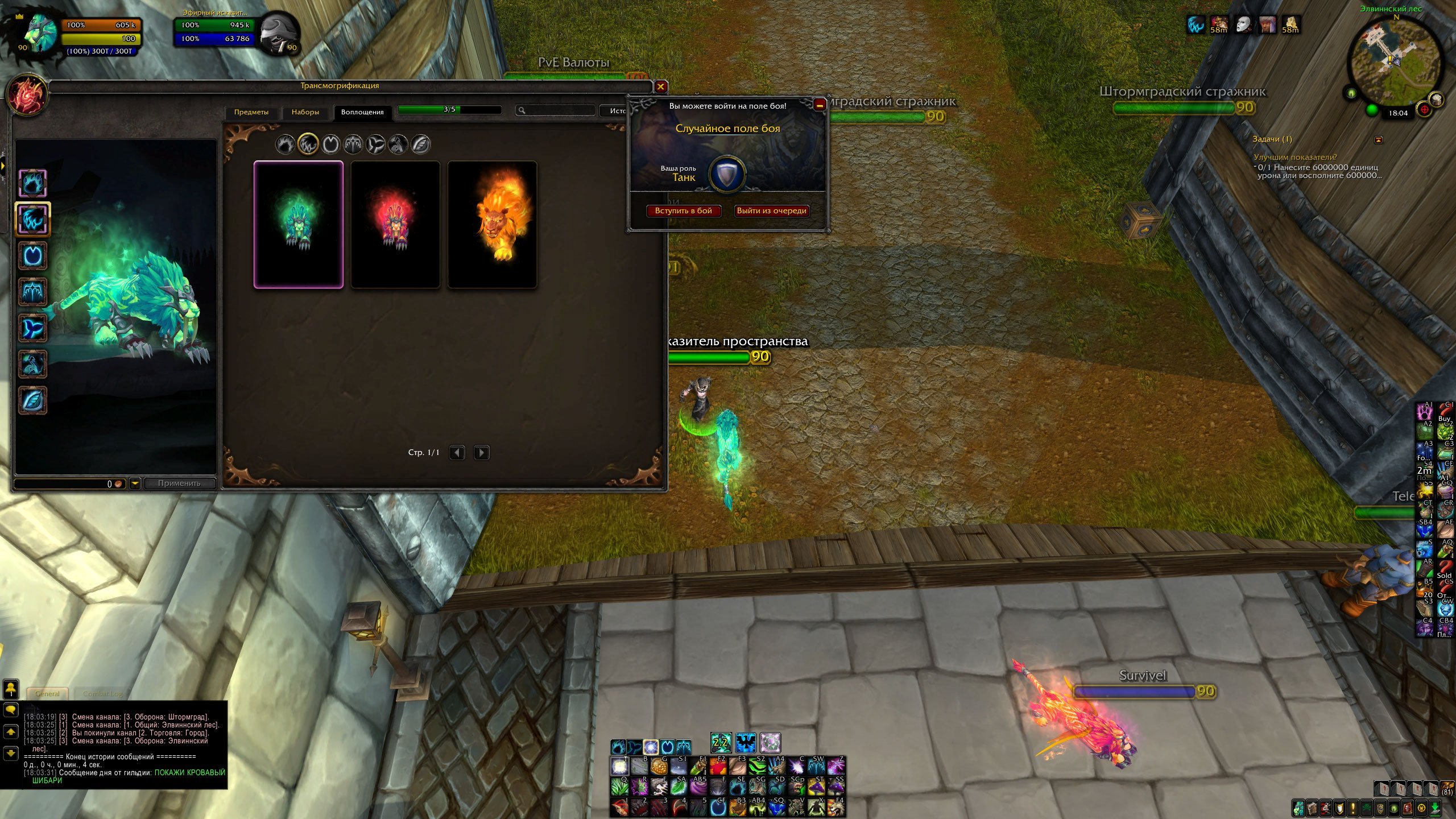Select the leaf form icon in sidebar
Screen dimensions: 1456x819
point(33,400)
